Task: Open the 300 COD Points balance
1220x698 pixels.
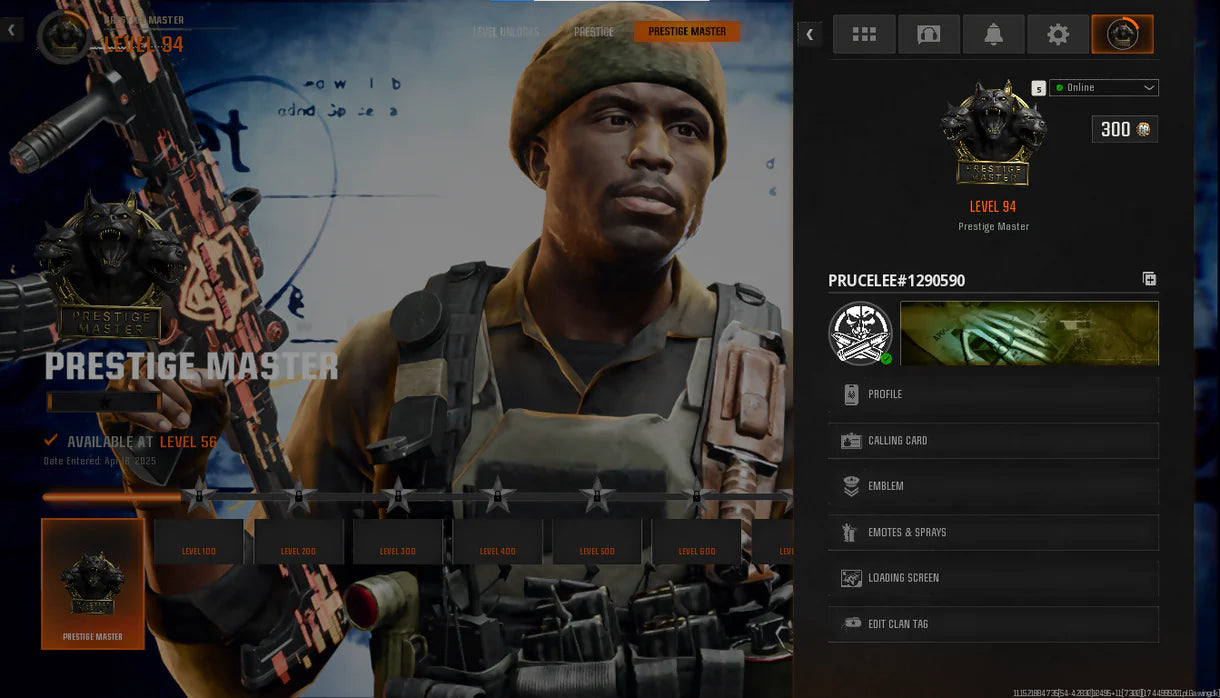Action: [1125, 129]
